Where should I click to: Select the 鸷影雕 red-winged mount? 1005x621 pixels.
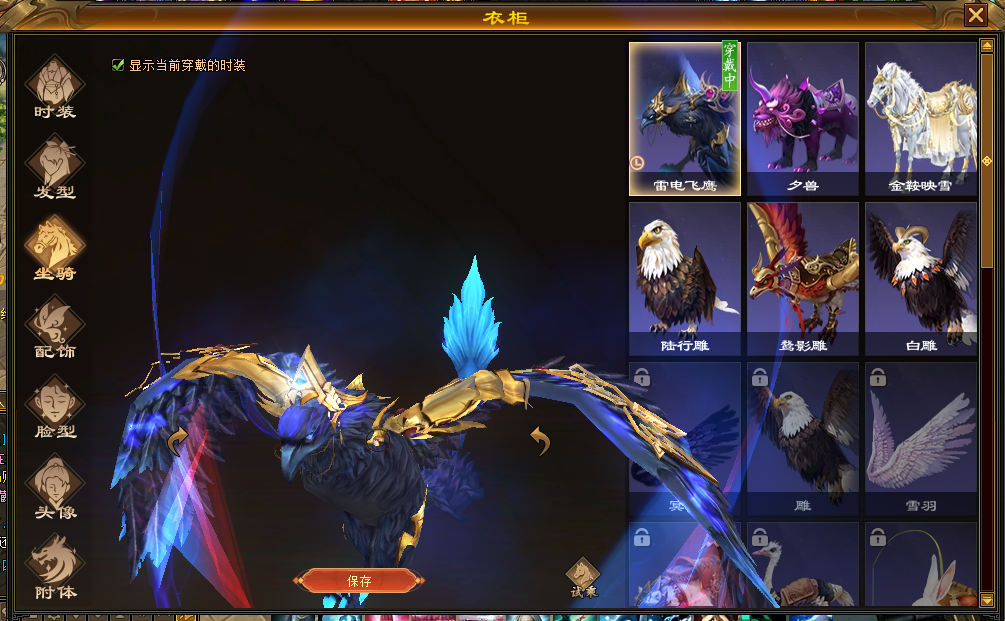pos(802,278)
